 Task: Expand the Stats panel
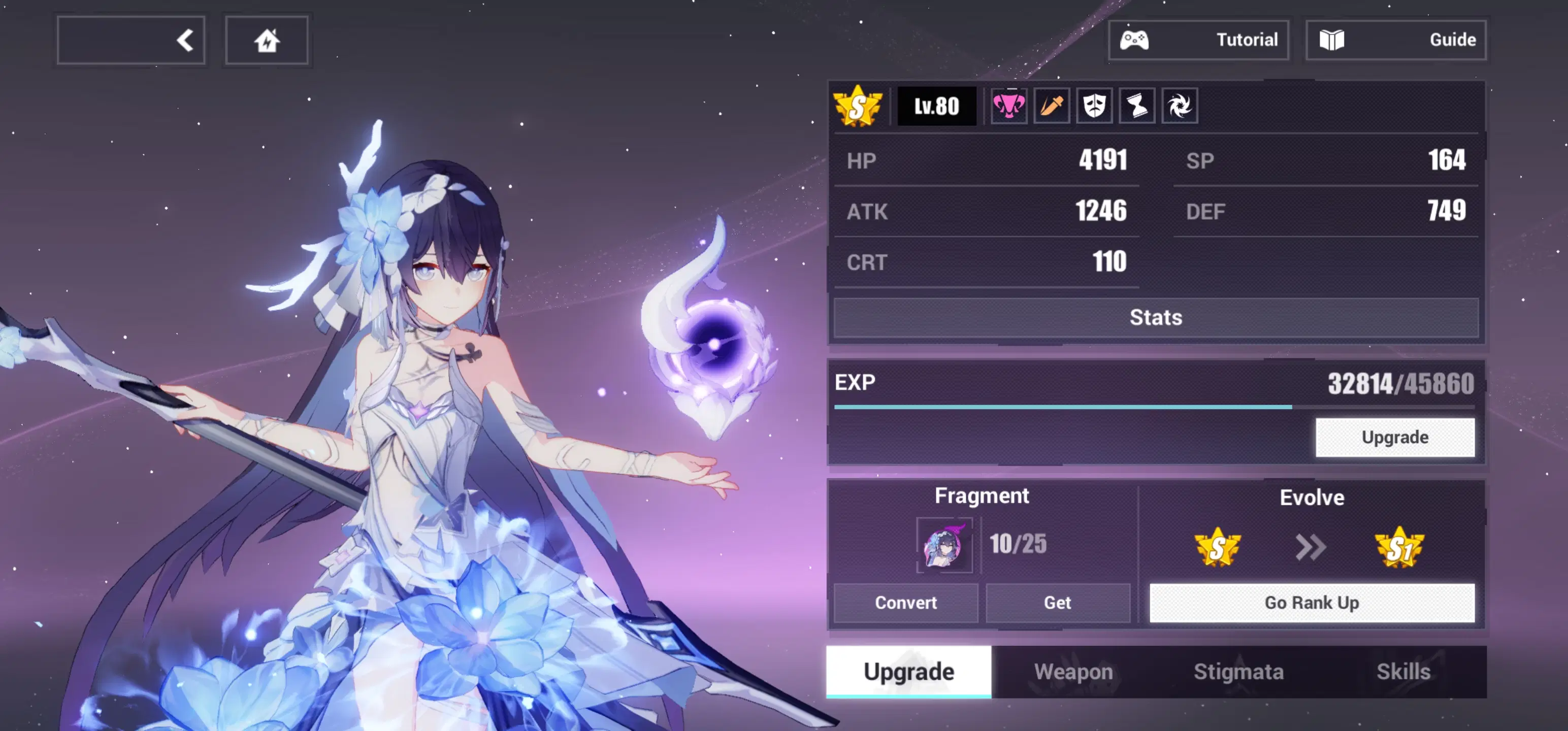tap(1155, 317)
